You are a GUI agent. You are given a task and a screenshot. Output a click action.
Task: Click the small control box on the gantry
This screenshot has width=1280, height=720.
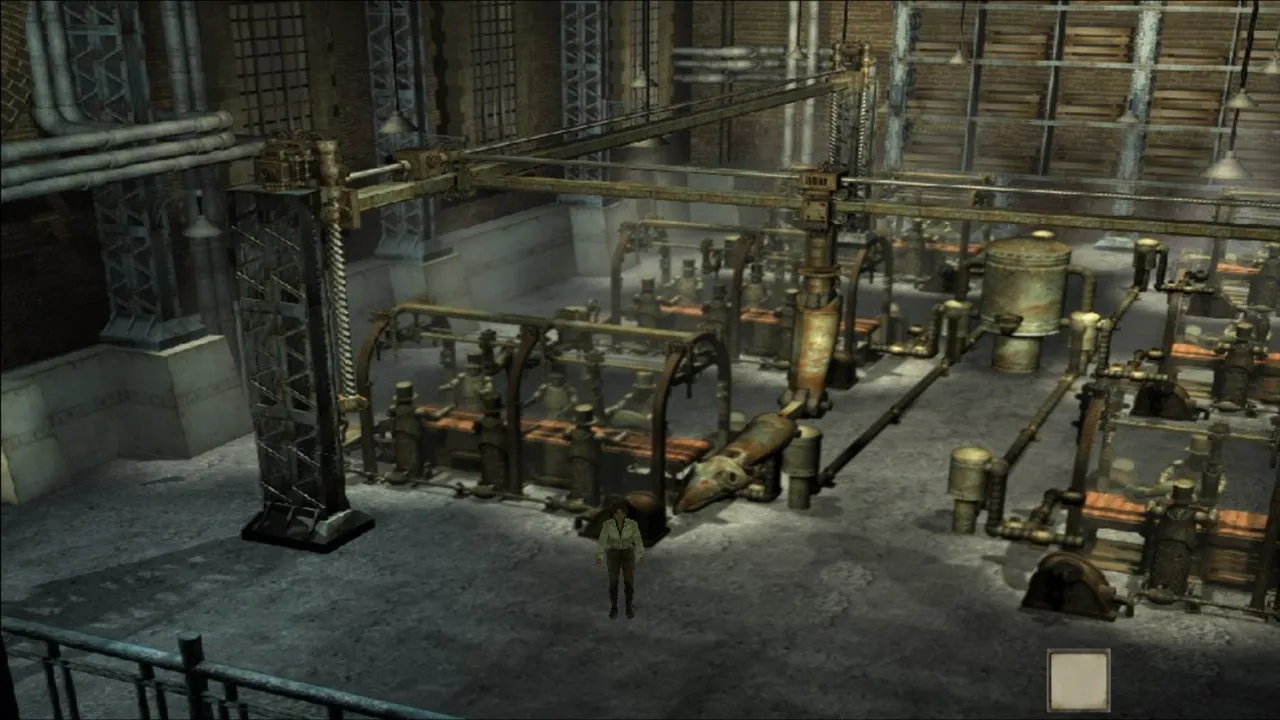pos(814,178)
